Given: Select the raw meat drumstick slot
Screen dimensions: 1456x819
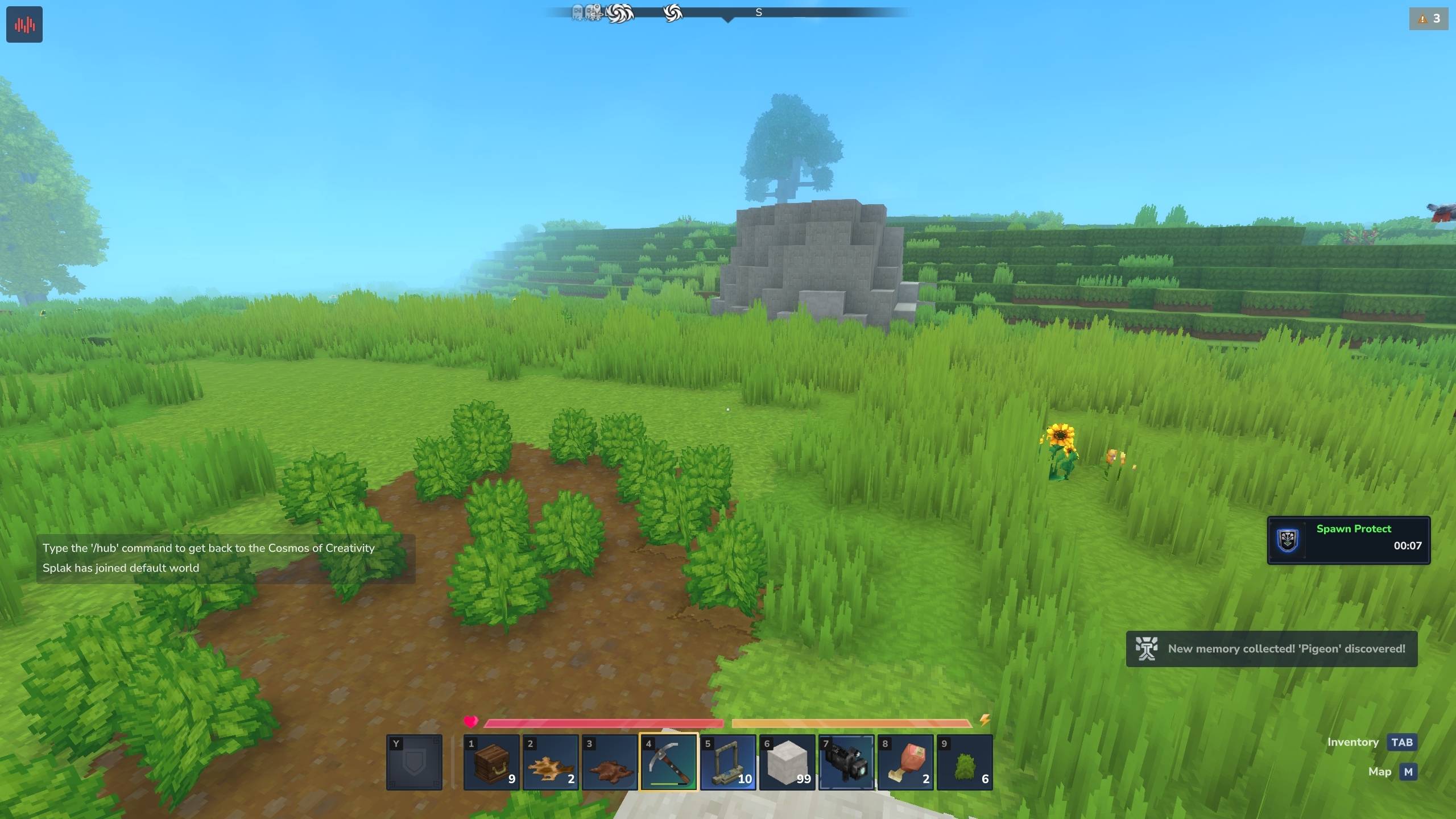Looking at the screenshot, I should click(905, 763).
